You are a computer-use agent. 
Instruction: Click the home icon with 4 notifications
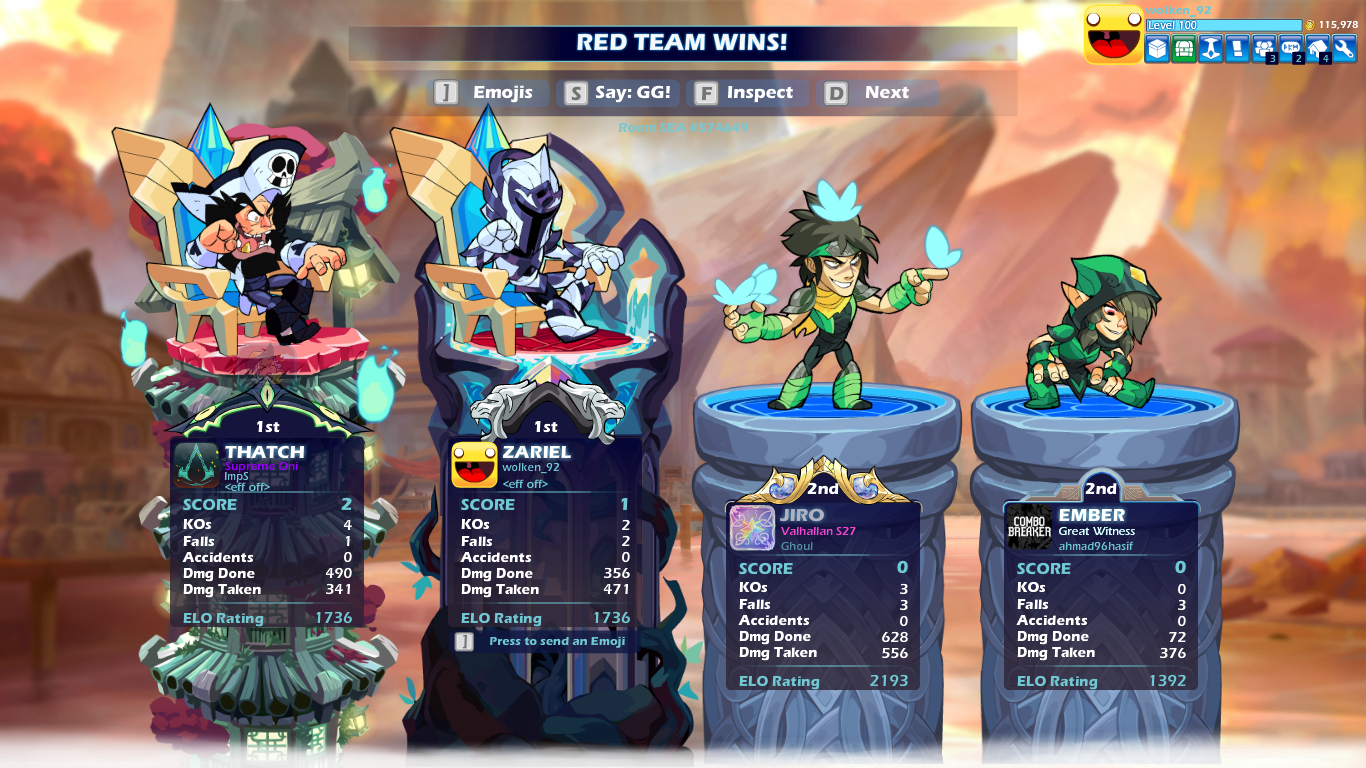point(1318,47)
